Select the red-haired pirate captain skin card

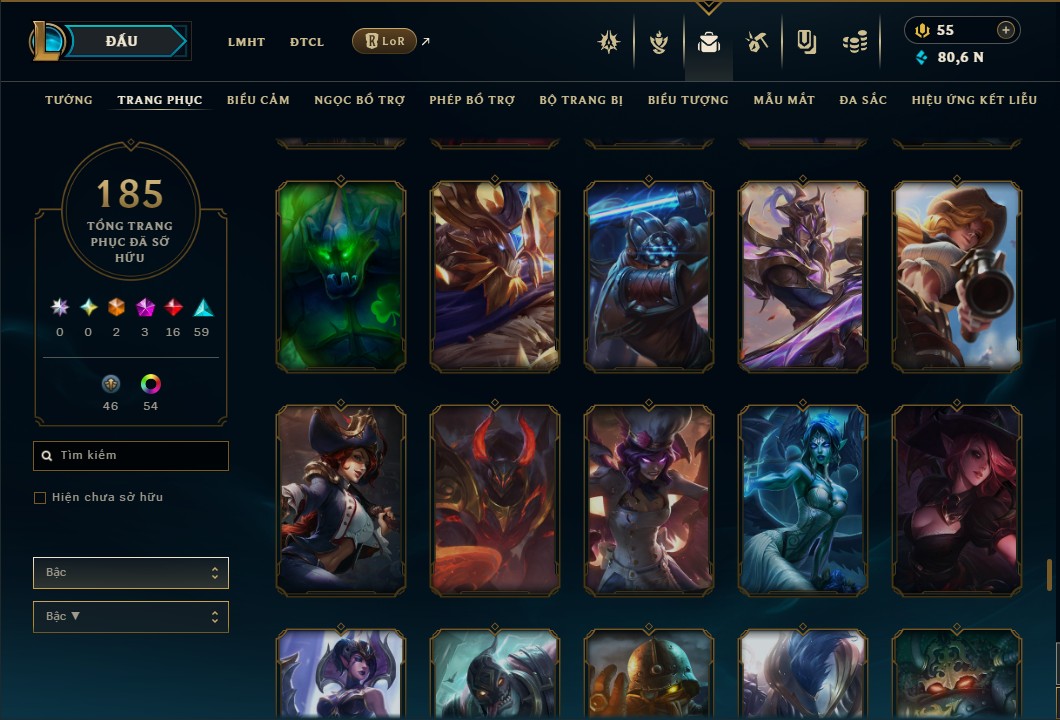[341, 500]
